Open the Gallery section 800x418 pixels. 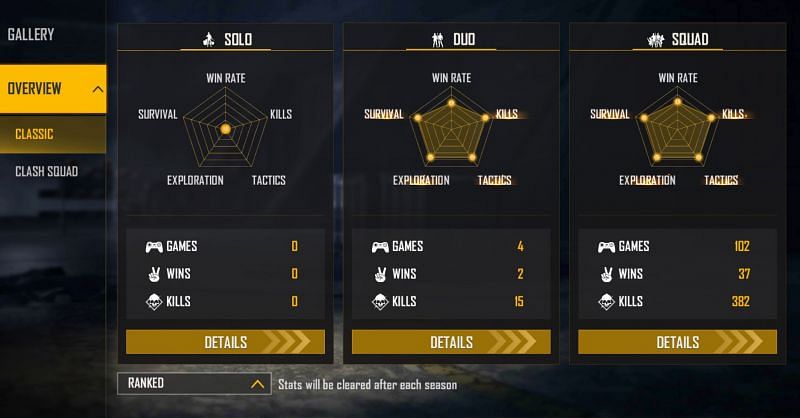(x=31, y=34)
